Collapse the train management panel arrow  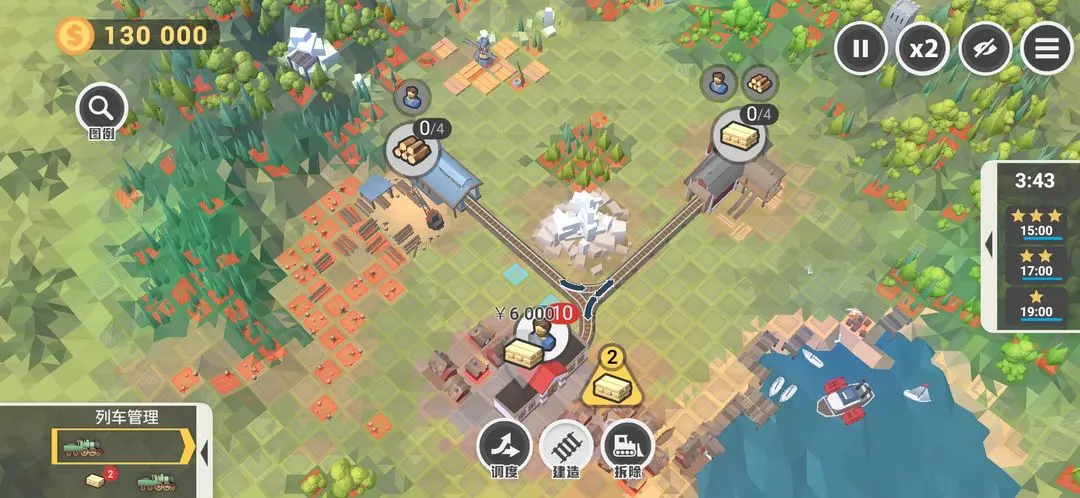[x=204, y=452]
